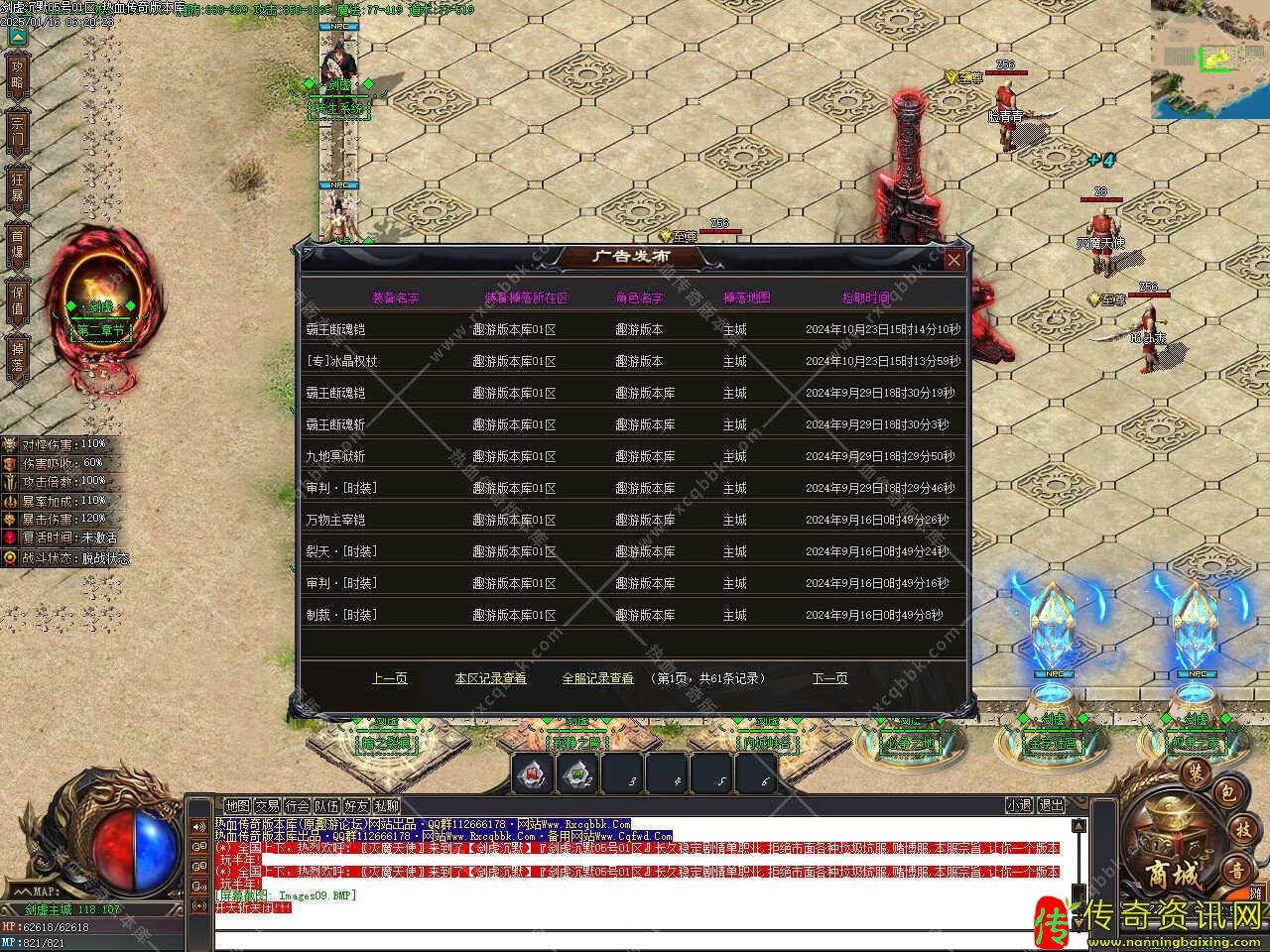Click the 退出 button

(1051, 806)
